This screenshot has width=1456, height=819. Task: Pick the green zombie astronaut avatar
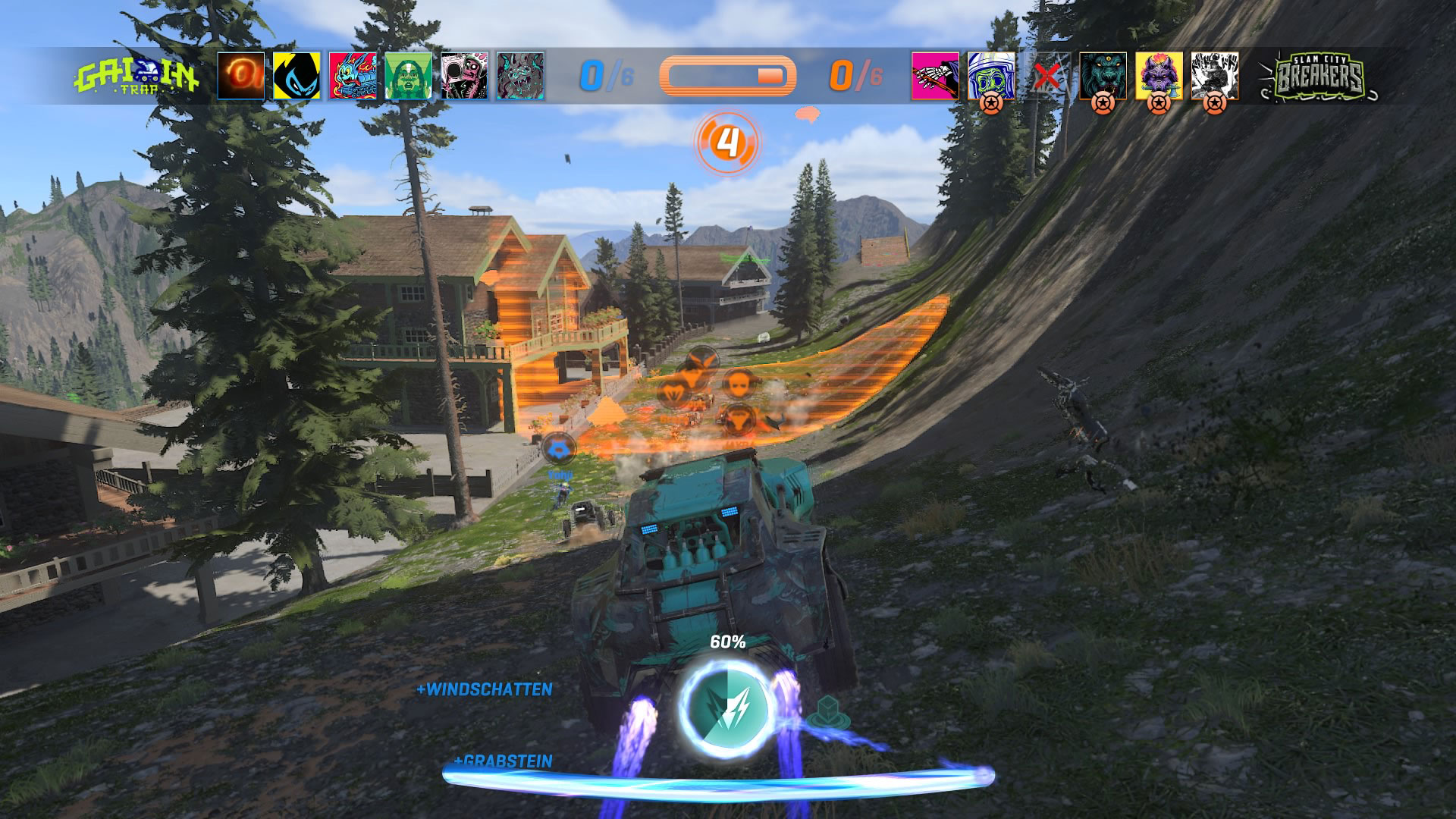991,76
